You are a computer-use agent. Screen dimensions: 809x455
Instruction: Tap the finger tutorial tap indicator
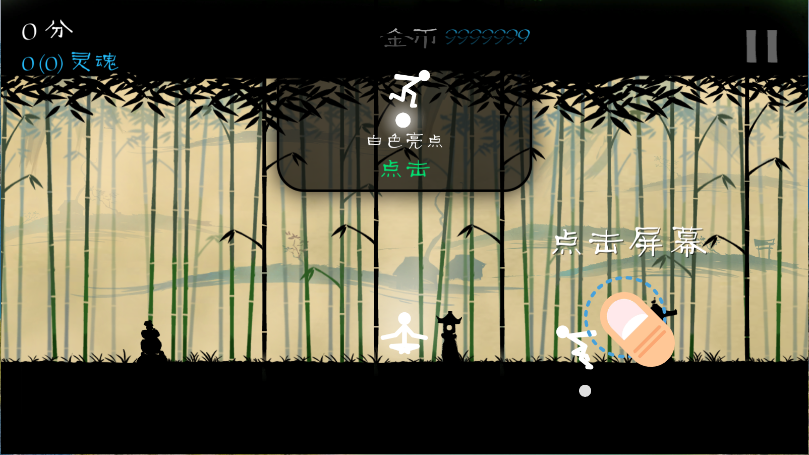coord(632,325)
